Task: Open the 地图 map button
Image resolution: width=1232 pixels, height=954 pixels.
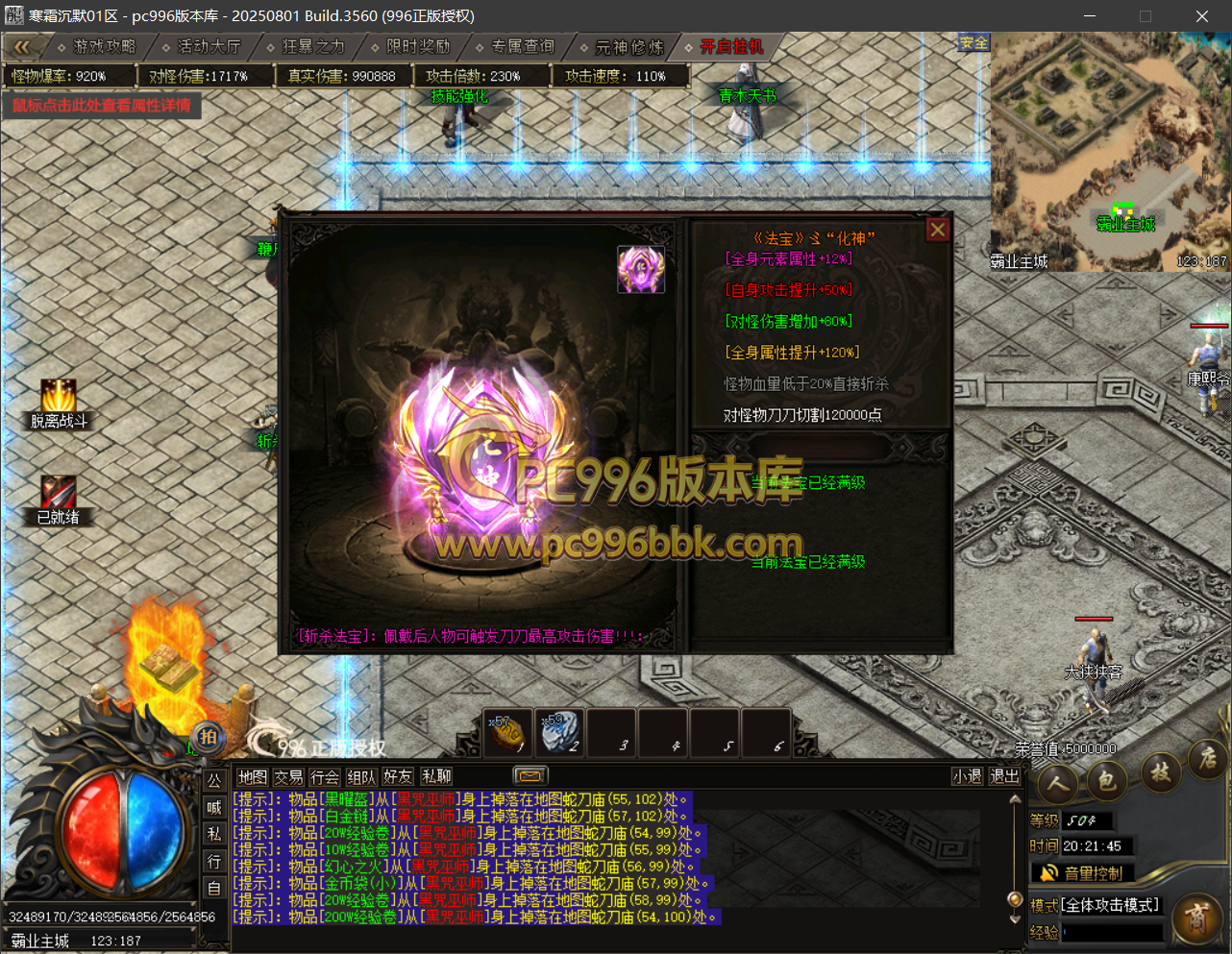Action: pos(252,776)
